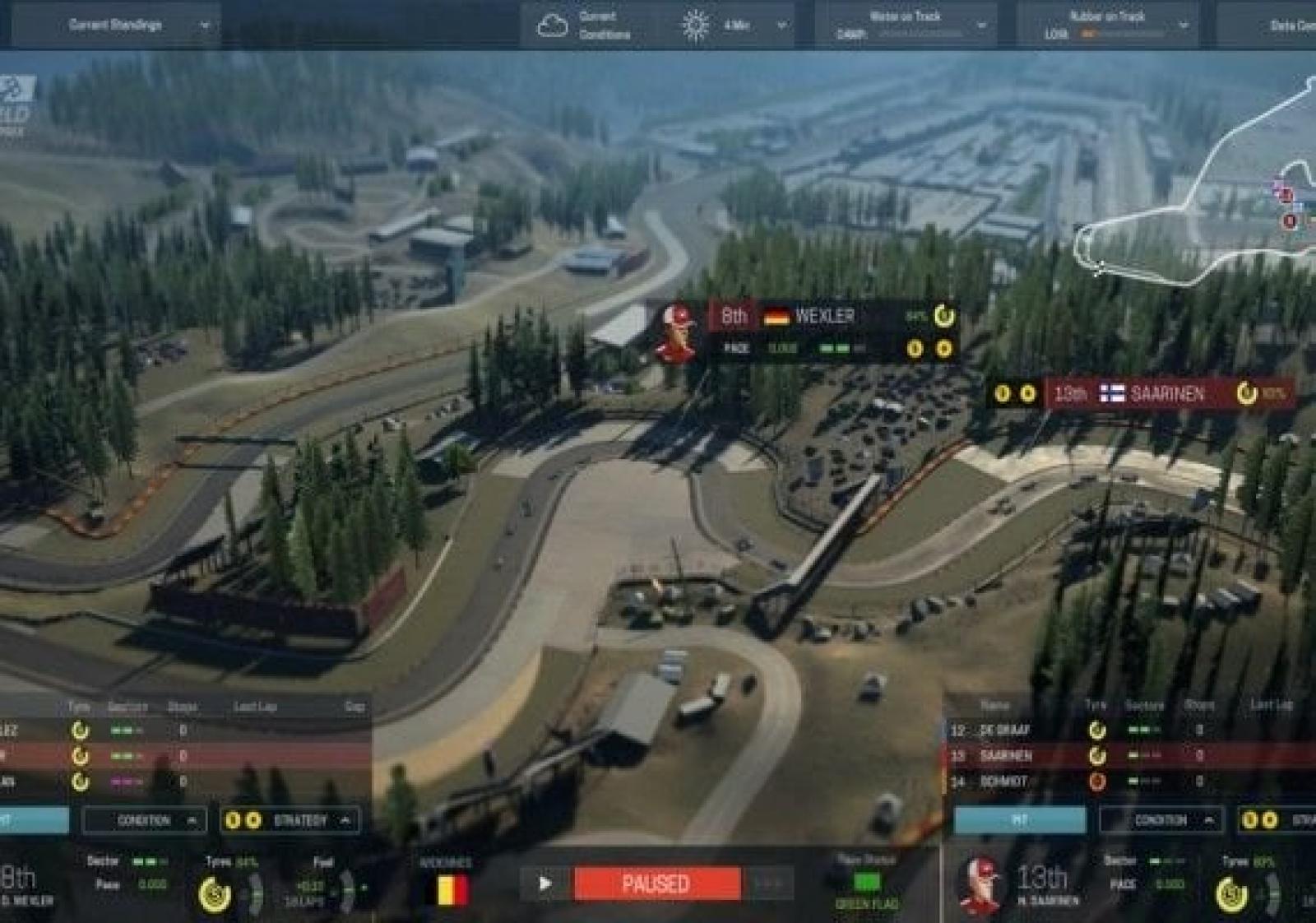This screenshot has height=923, width=1316.
Task: Expand the Rubber on Track panel
Action: (1106, 26)
